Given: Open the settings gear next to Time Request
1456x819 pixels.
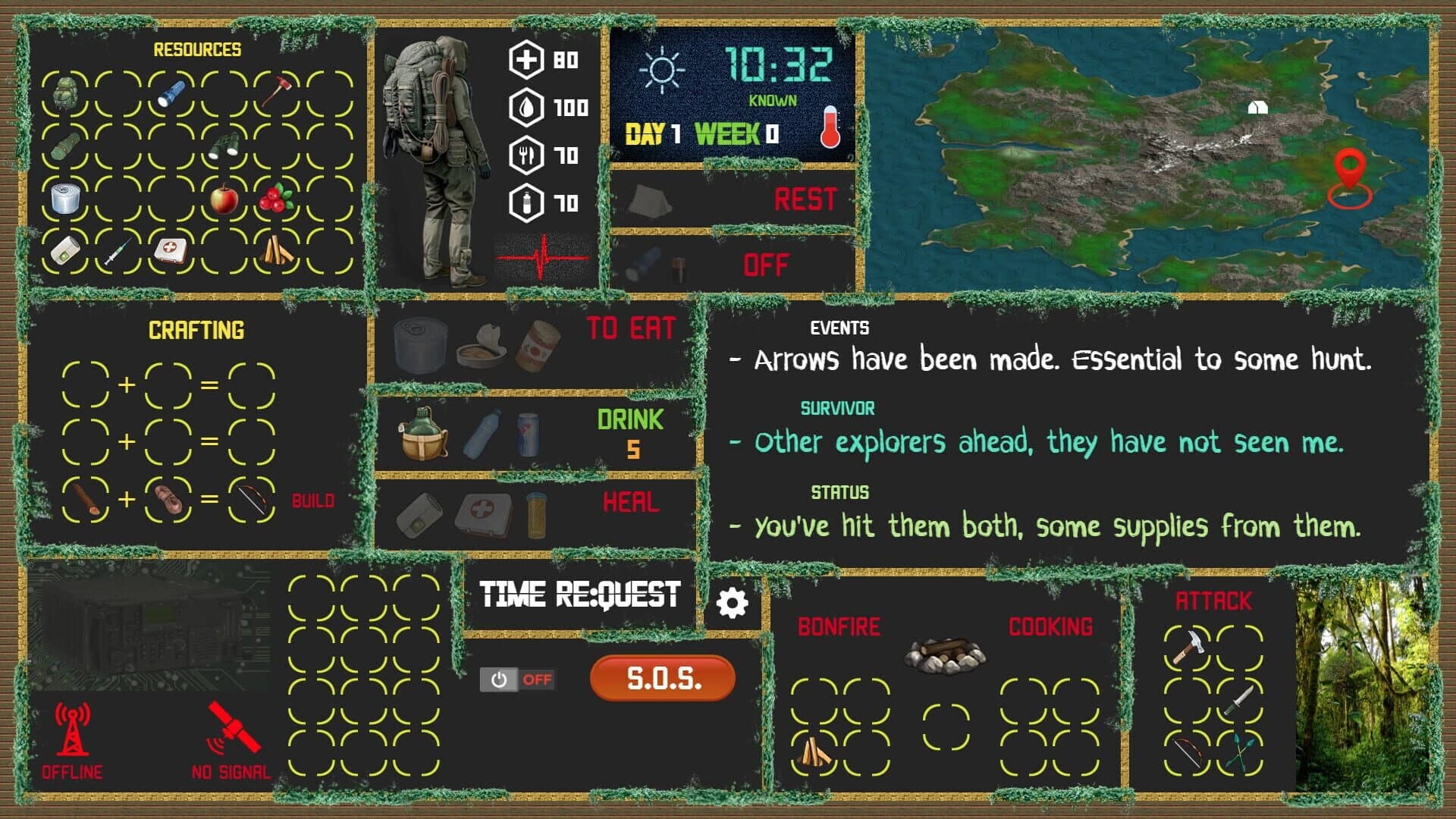Looking at the screenshot, I should click(730, 603).
